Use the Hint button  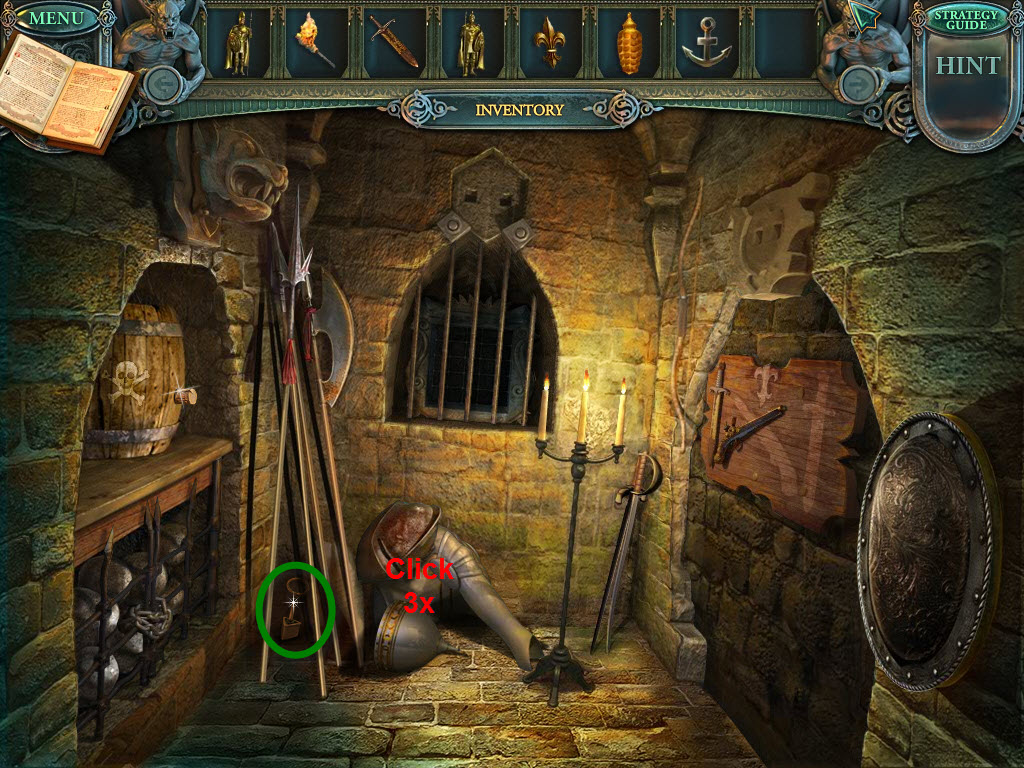(x=967, y=66)
